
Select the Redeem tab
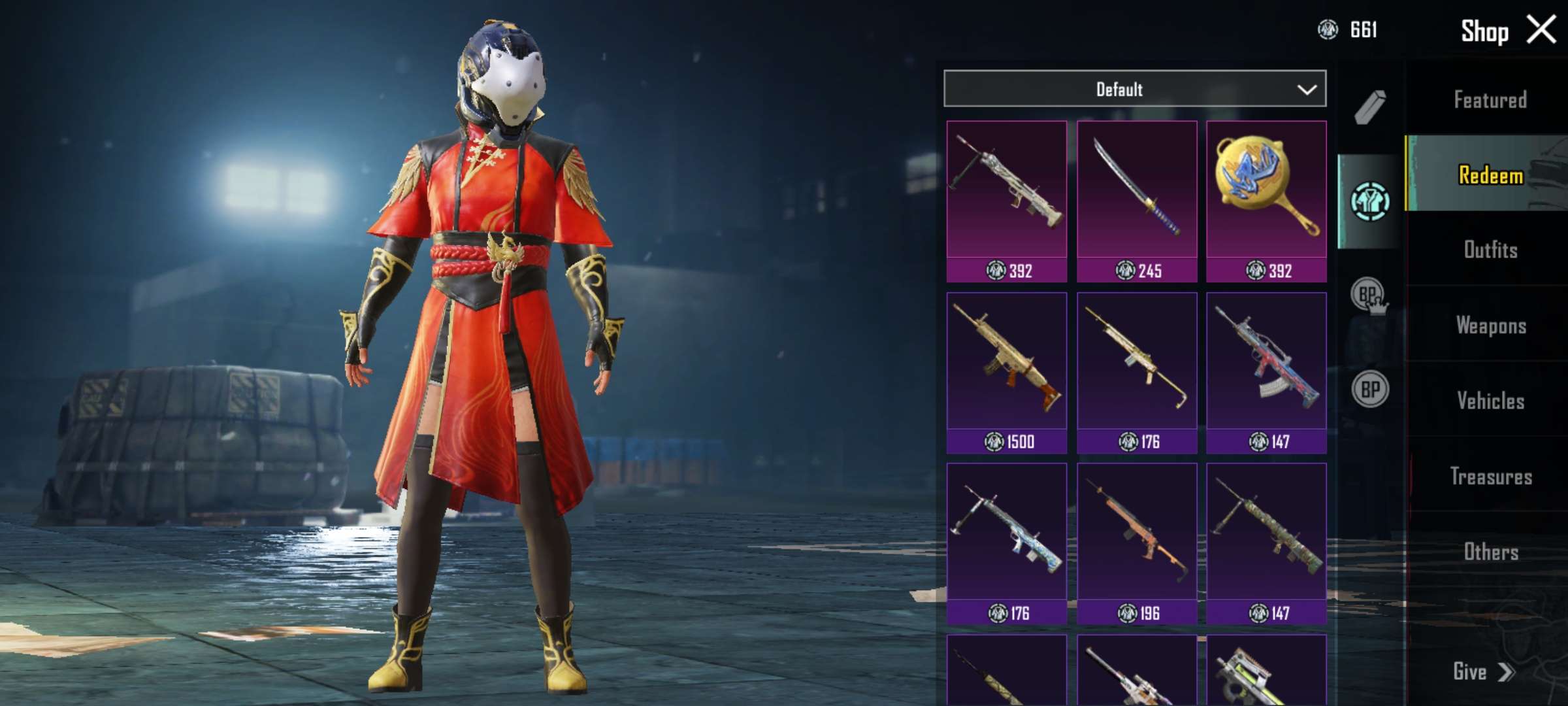tap(1490, 175)
